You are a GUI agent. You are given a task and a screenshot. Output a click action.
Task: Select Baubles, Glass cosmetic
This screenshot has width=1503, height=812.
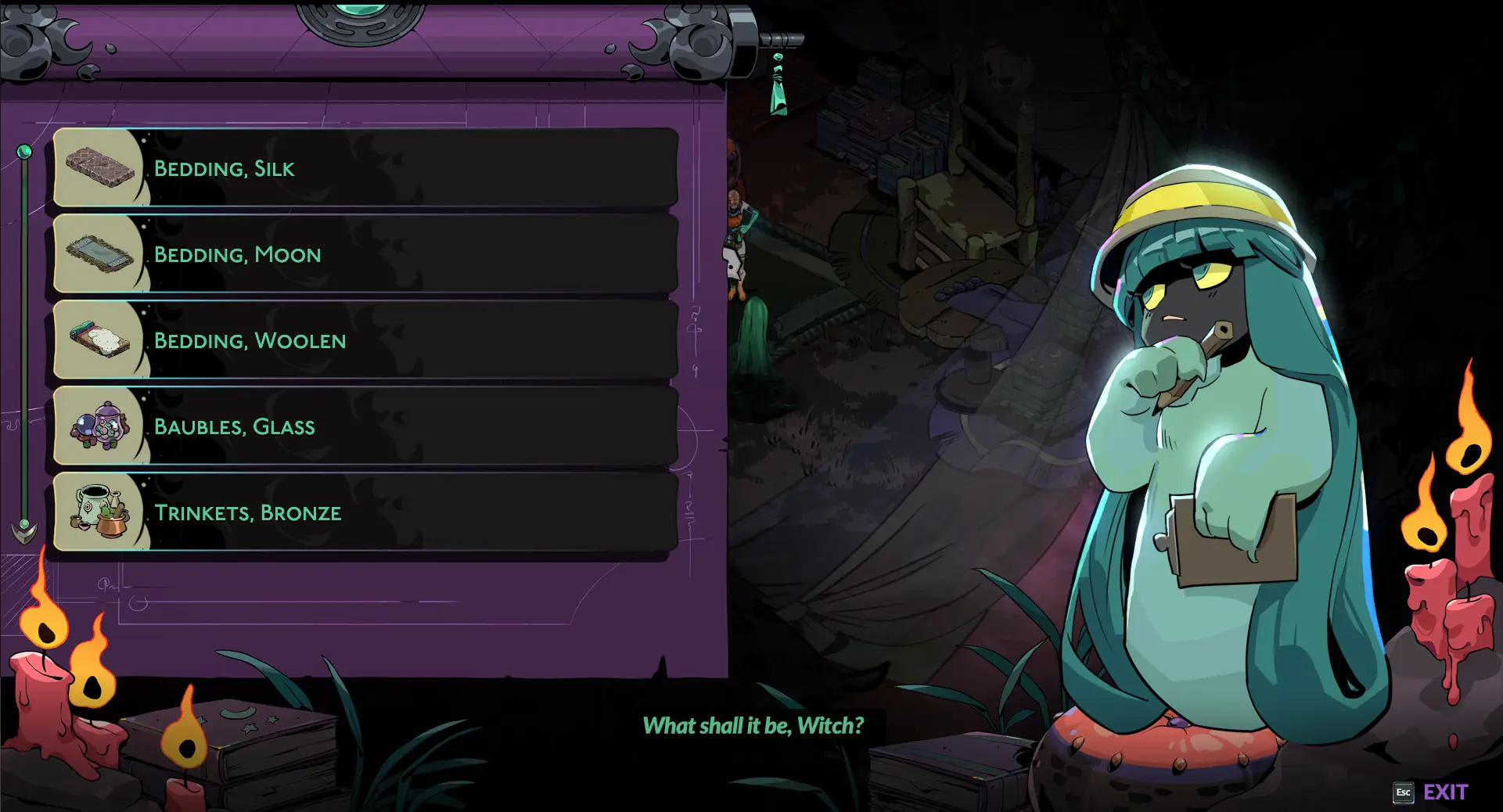pos(365,426)
